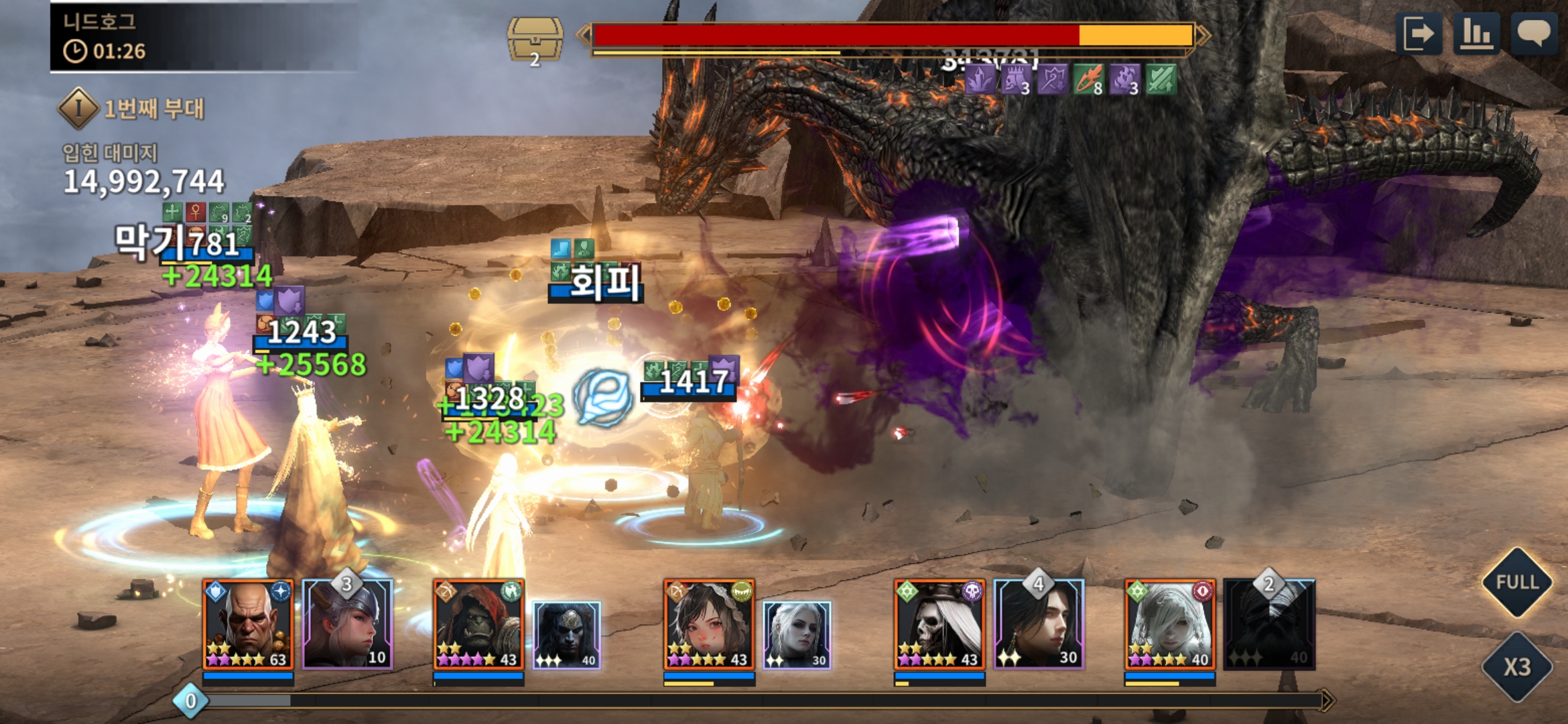Select the dark-haired maid girl portrait
The height and width of the screenshot is (724, 1568).
[x=709, y=625]
